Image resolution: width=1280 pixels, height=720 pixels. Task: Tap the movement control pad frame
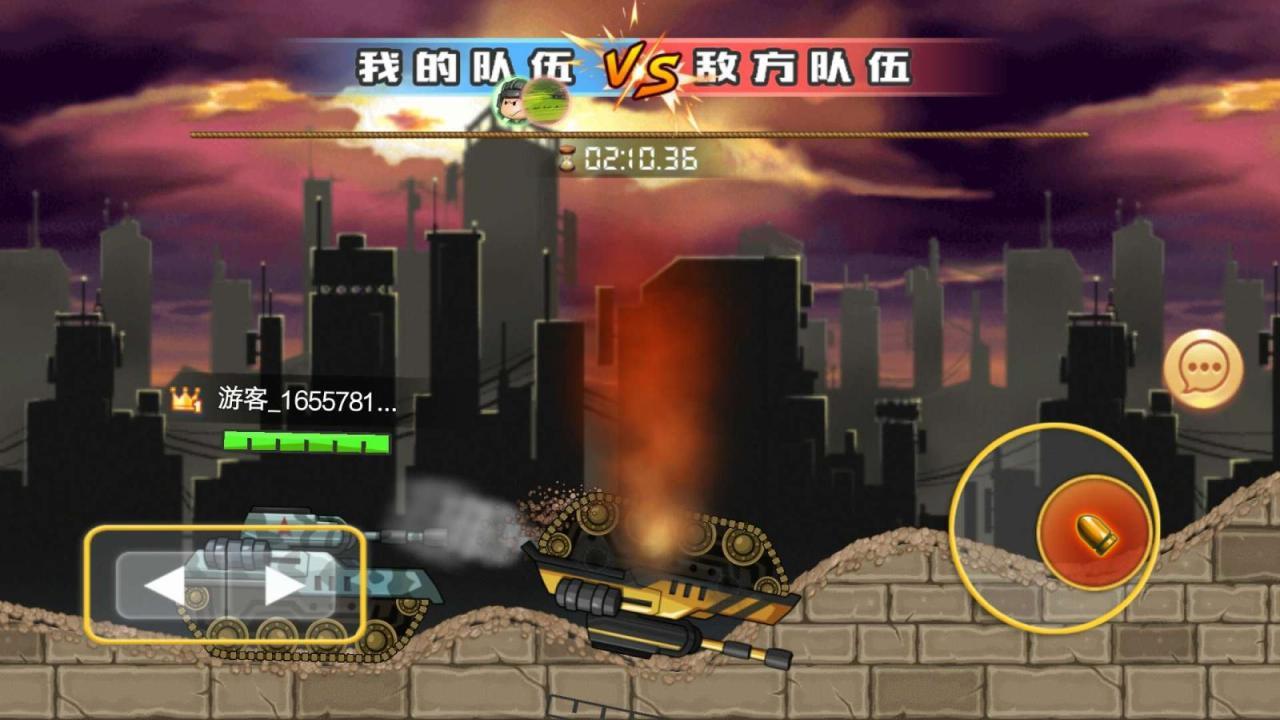point(225,585)
